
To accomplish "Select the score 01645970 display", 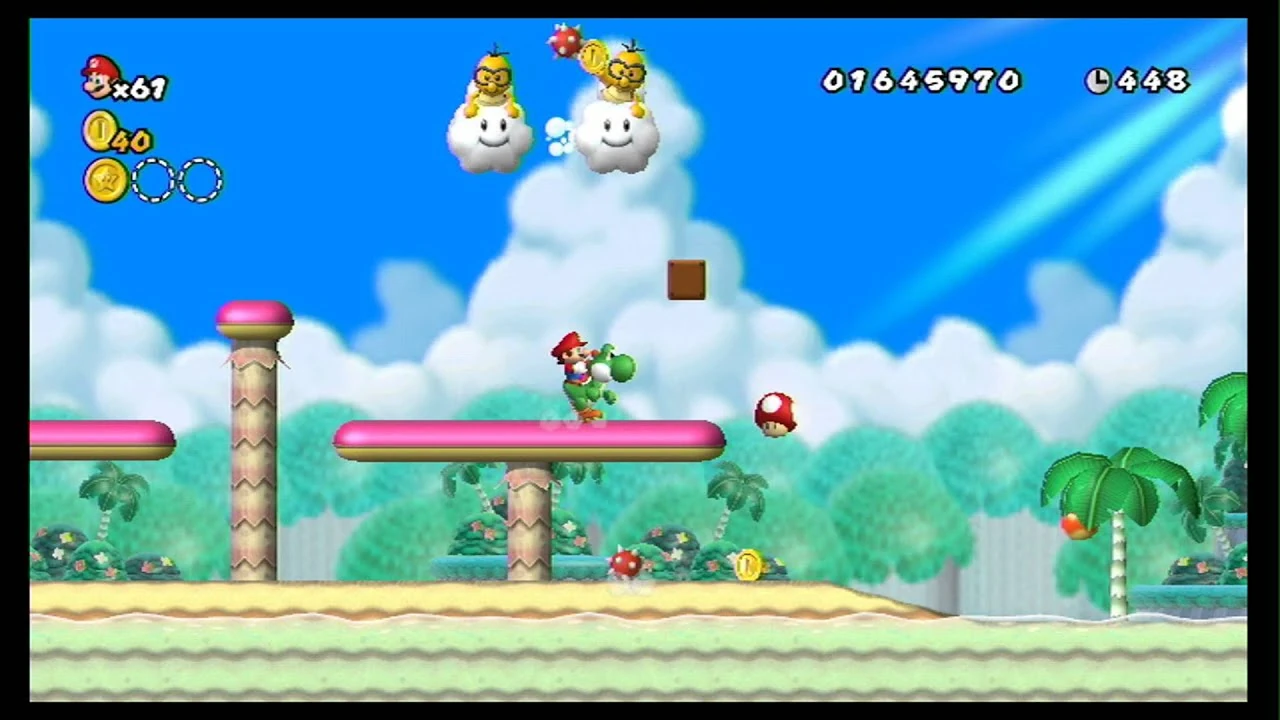I will coord(920,82).
